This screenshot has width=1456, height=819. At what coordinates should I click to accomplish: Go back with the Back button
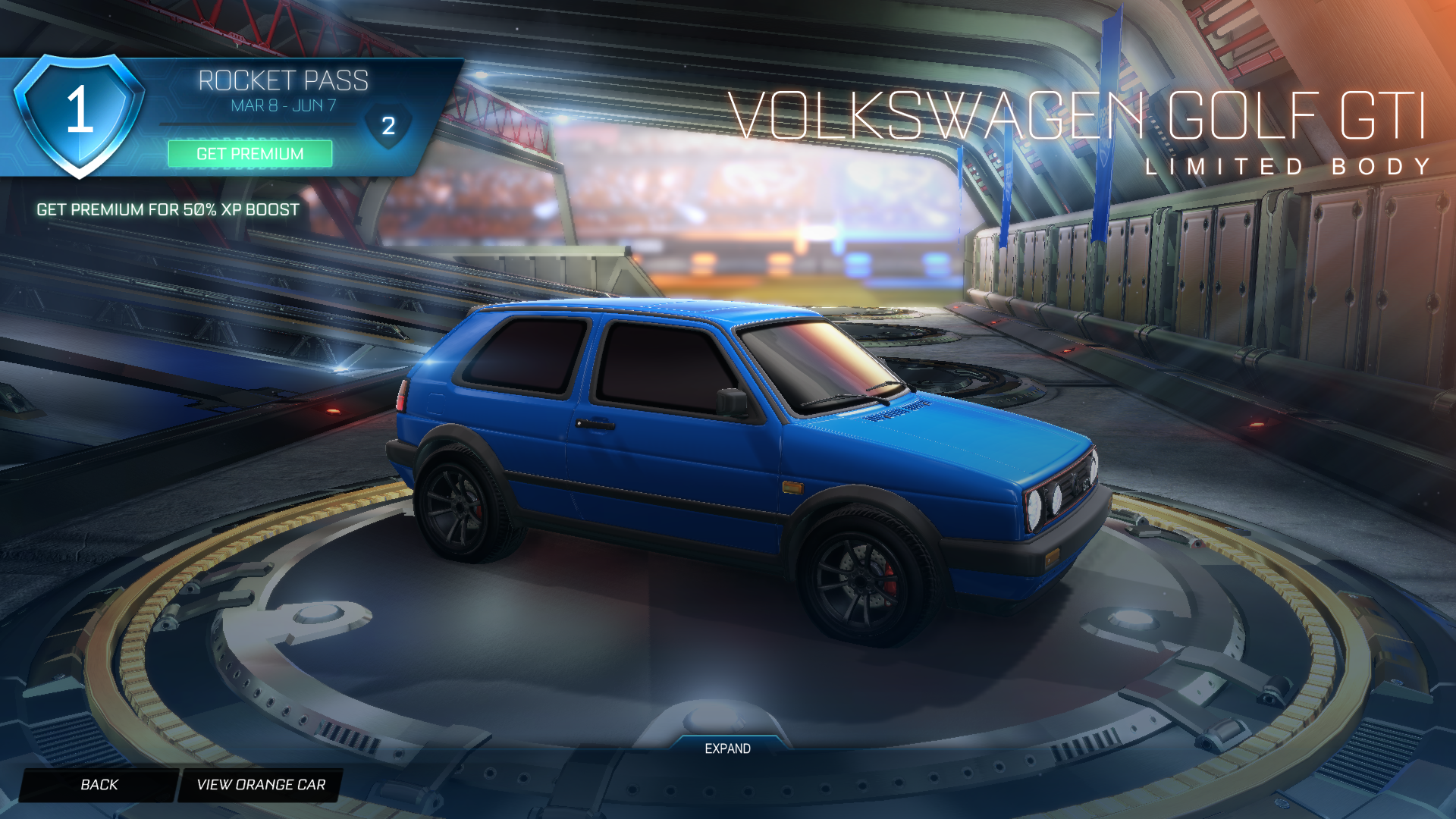[99, 785]
